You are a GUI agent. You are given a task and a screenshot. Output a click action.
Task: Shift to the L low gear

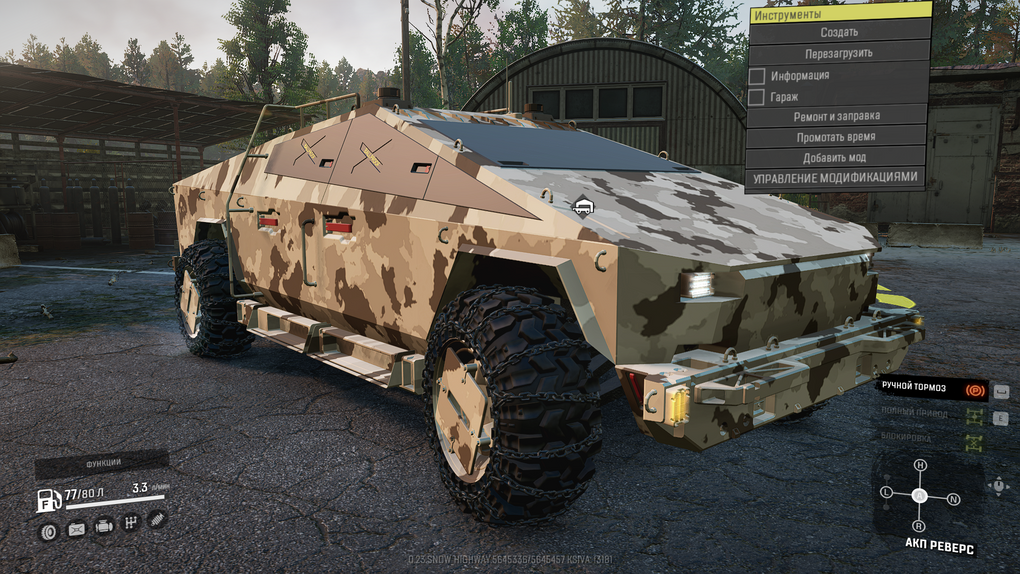[886, 492]
